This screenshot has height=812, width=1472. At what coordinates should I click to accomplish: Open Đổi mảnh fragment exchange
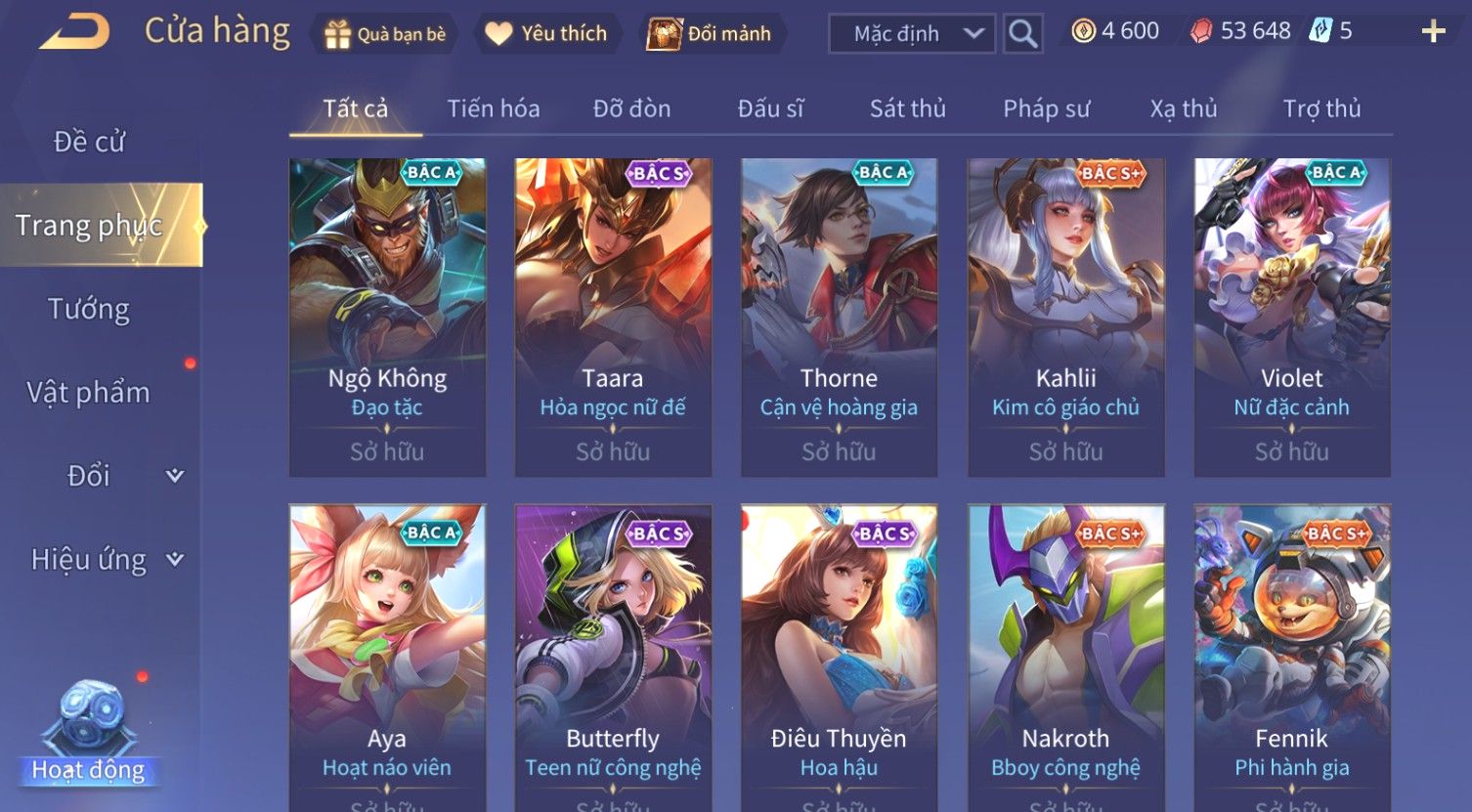[711, 34]
